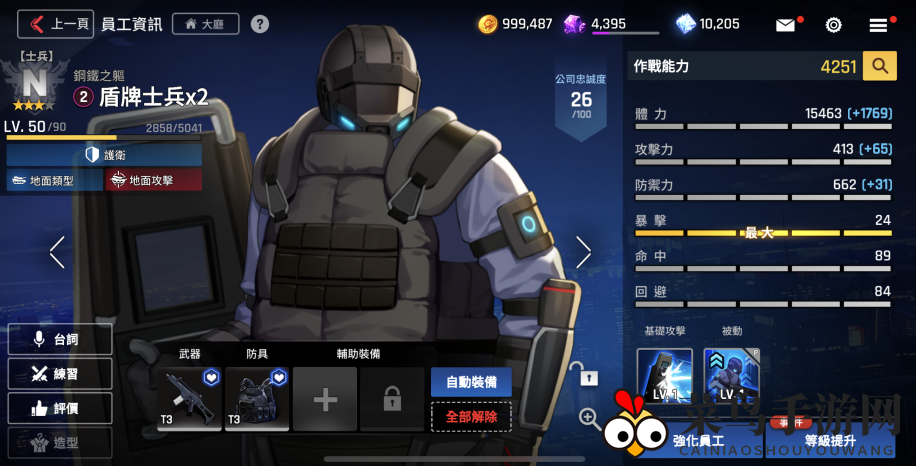Open the 評價 reviews
916x466 pixels.
[x=59, y=408]
